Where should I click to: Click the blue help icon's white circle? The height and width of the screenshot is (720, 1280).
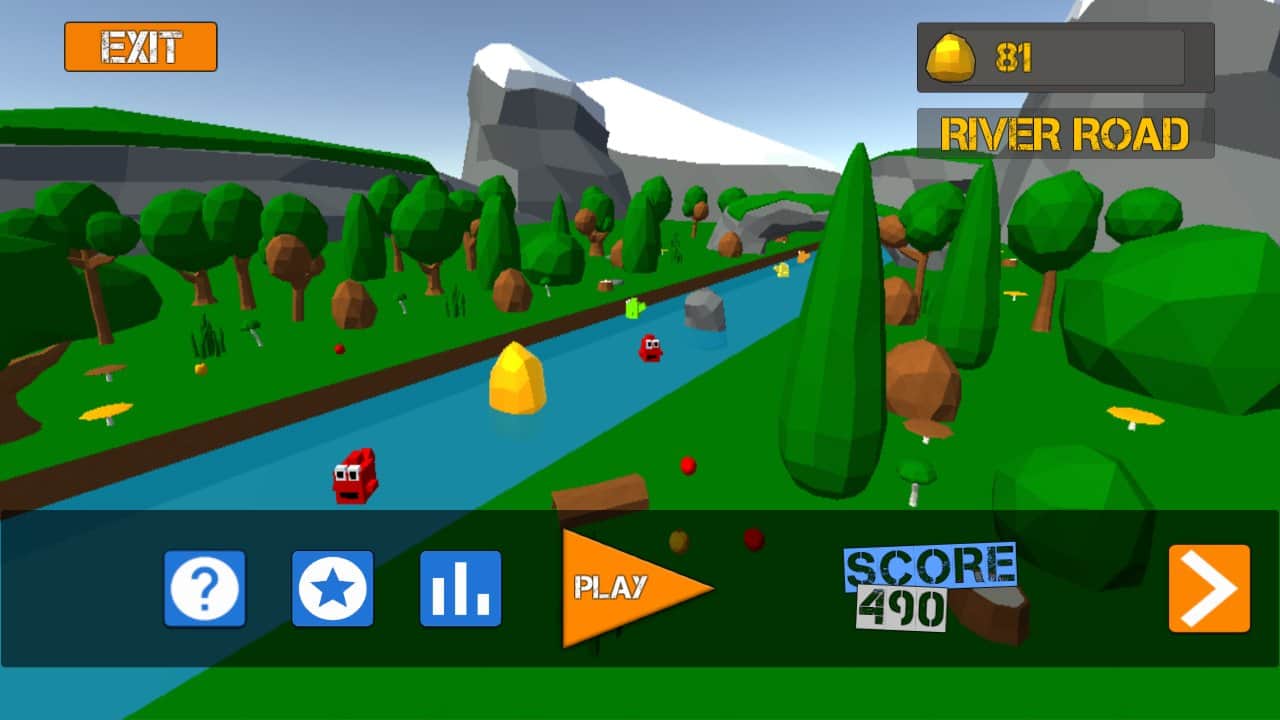(x=204, y=589)
